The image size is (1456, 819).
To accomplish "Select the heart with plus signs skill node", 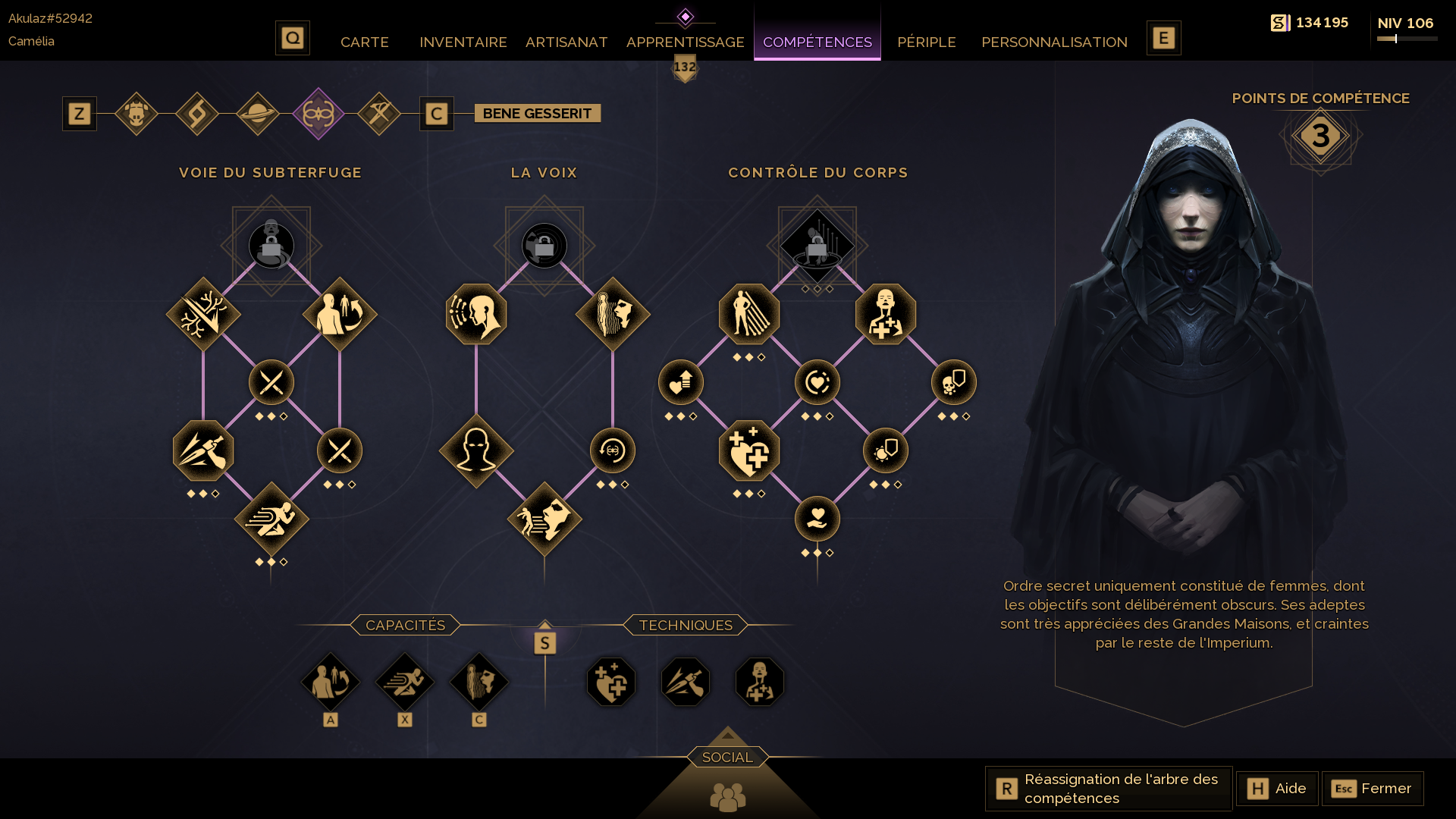I will click(749, 450).
